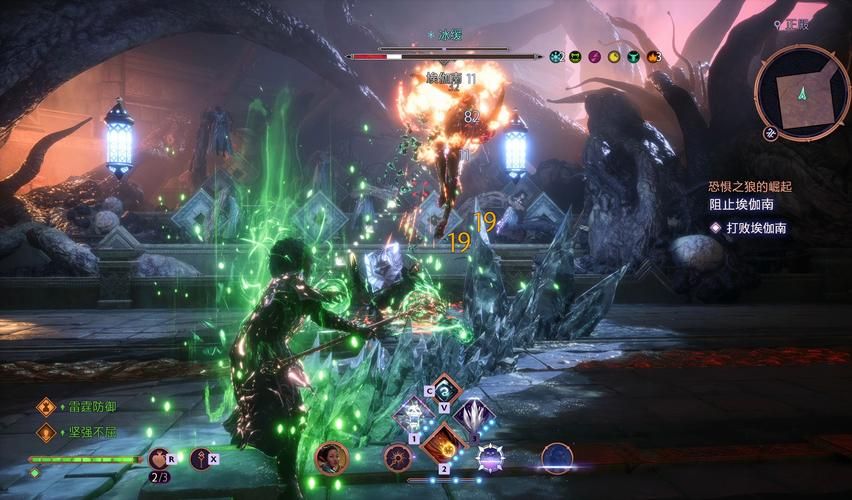Inspect the snowflake status effect on boss
This screenshot has width=852, height=500.
pyautogui.click(x=556, y=57)
